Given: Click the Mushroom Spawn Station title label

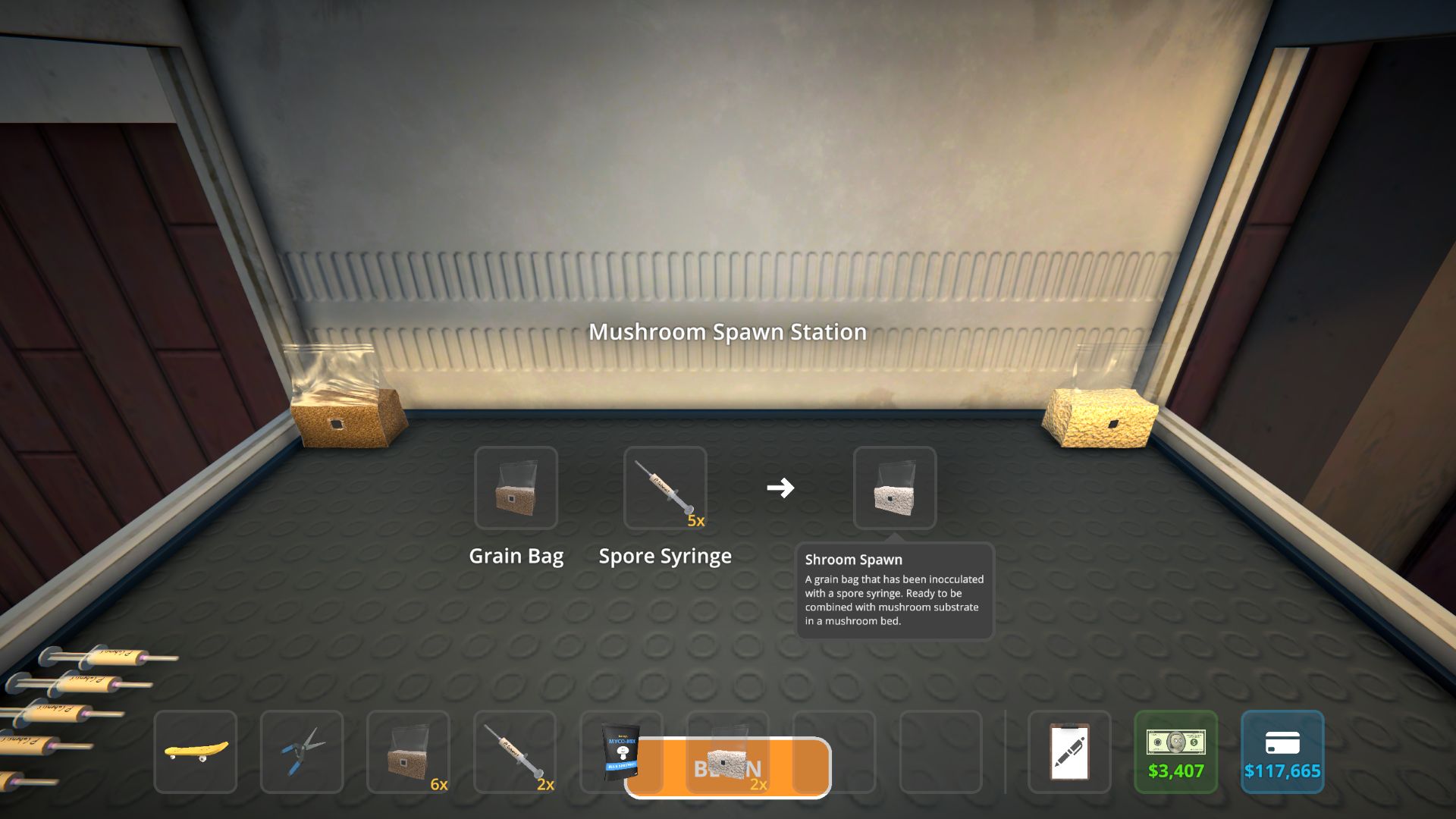Looking at the screenshot, I should coord(729,331).
